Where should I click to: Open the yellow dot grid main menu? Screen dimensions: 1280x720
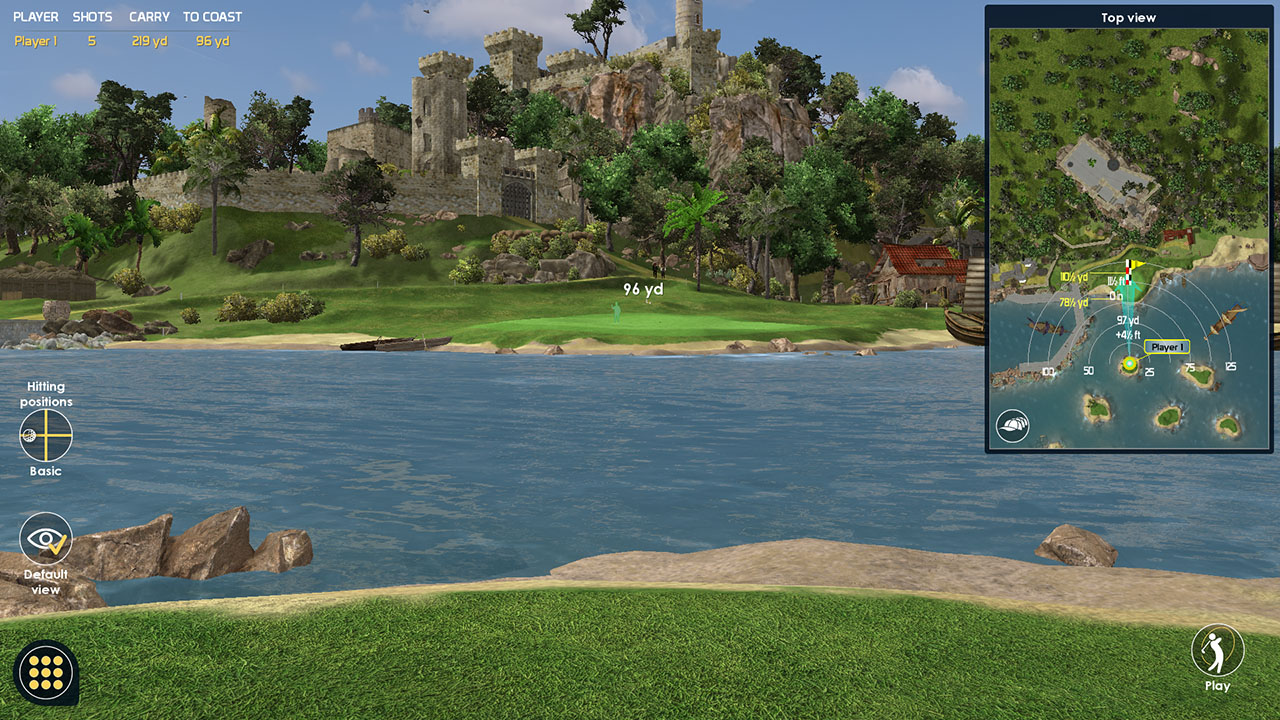46,672
